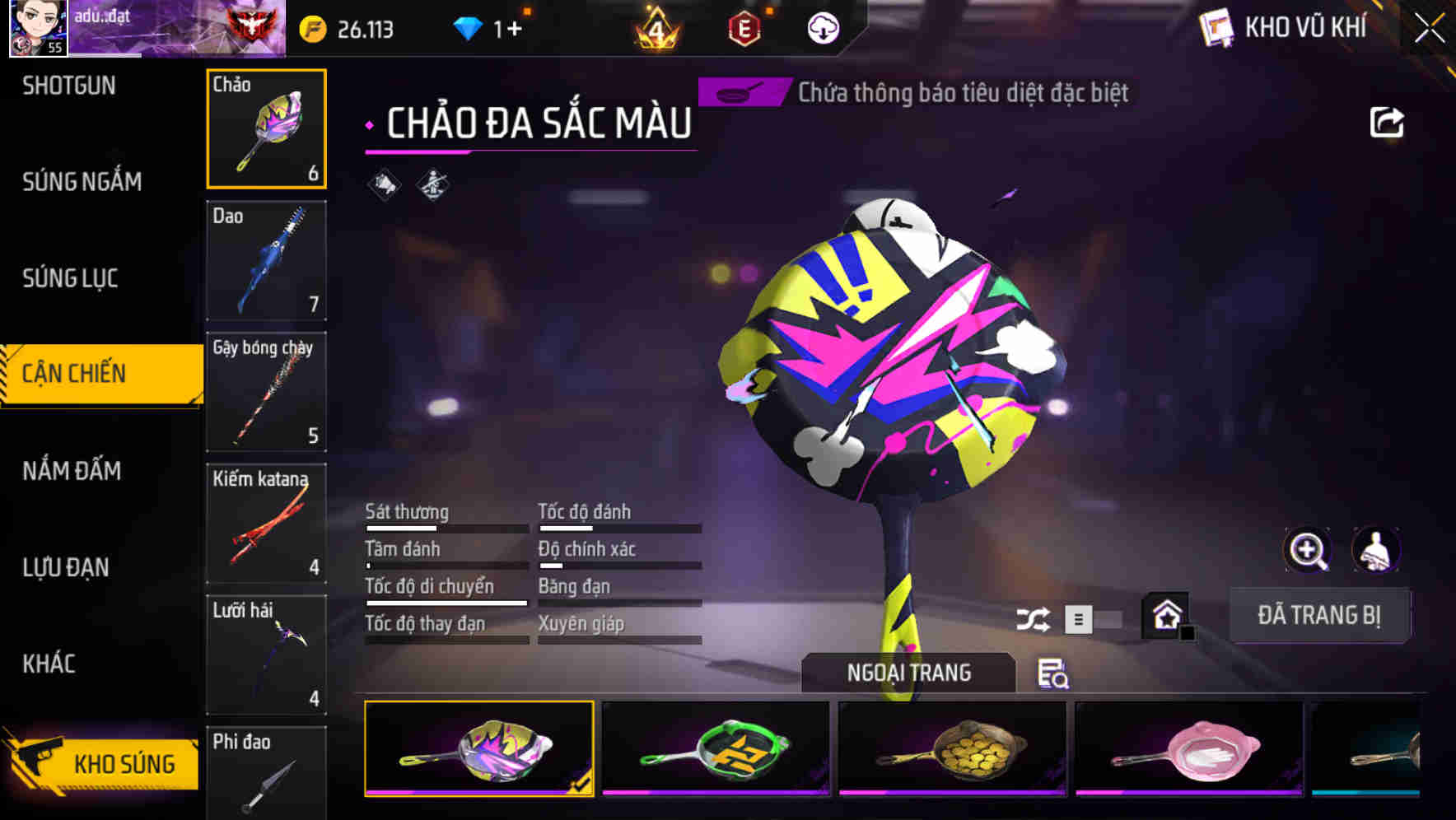The height and width of the screenshot is (820, 1456).
Task: Open the cloud download icon in top bar
Action: click(823, 27)
